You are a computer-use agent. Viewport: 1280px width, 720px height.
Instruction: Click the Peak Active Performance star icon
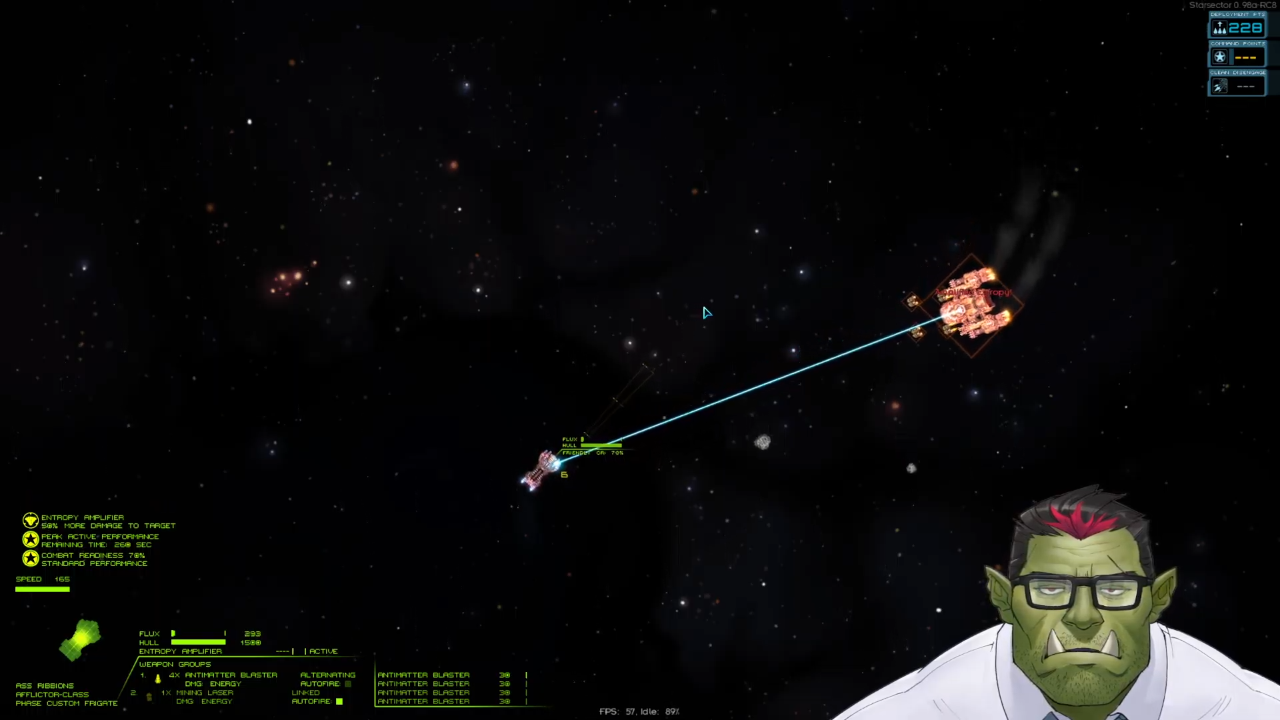[31, 539]
